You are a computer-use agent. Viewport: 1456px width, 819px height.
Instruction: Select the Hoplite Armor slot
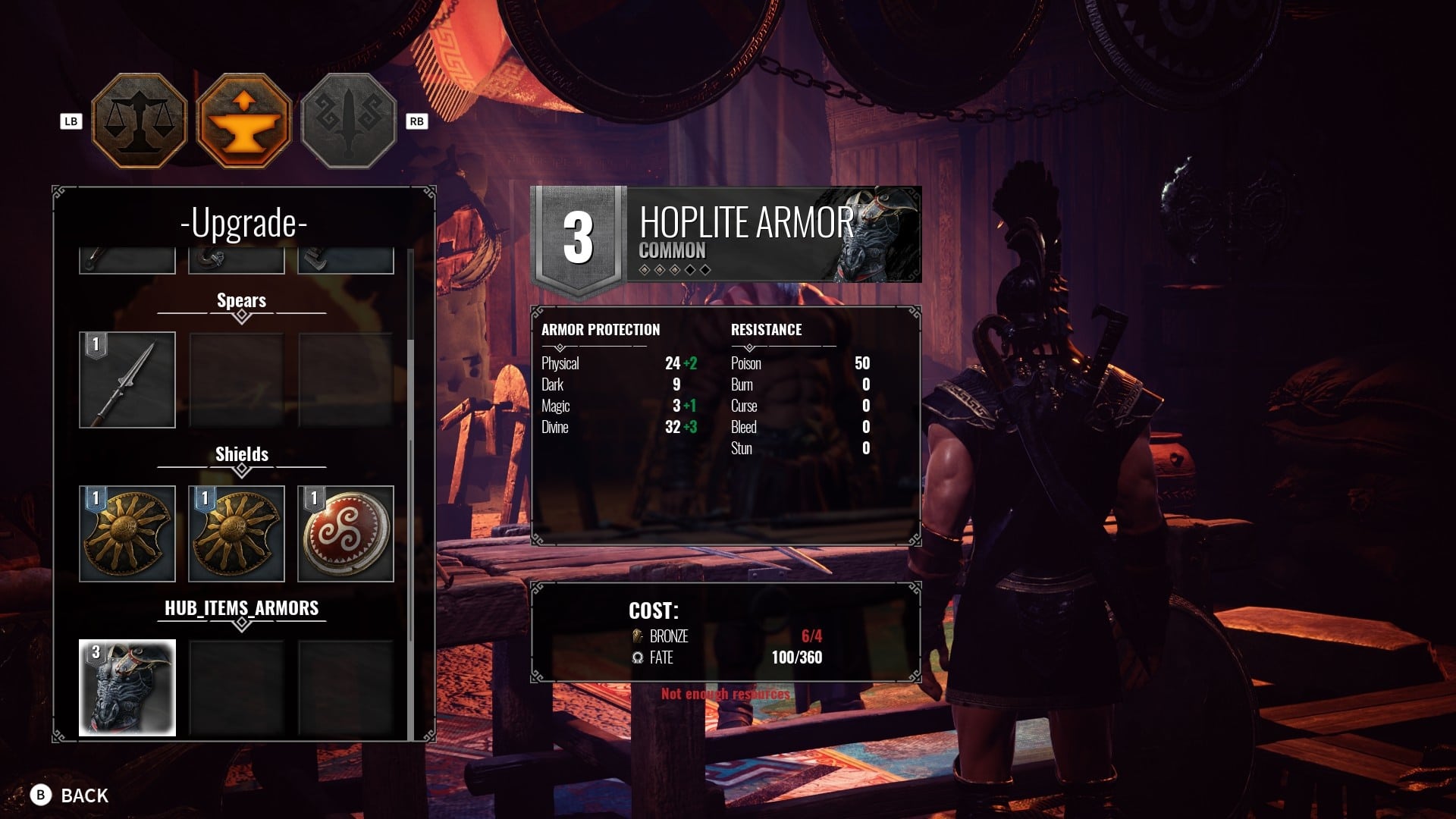127,688
